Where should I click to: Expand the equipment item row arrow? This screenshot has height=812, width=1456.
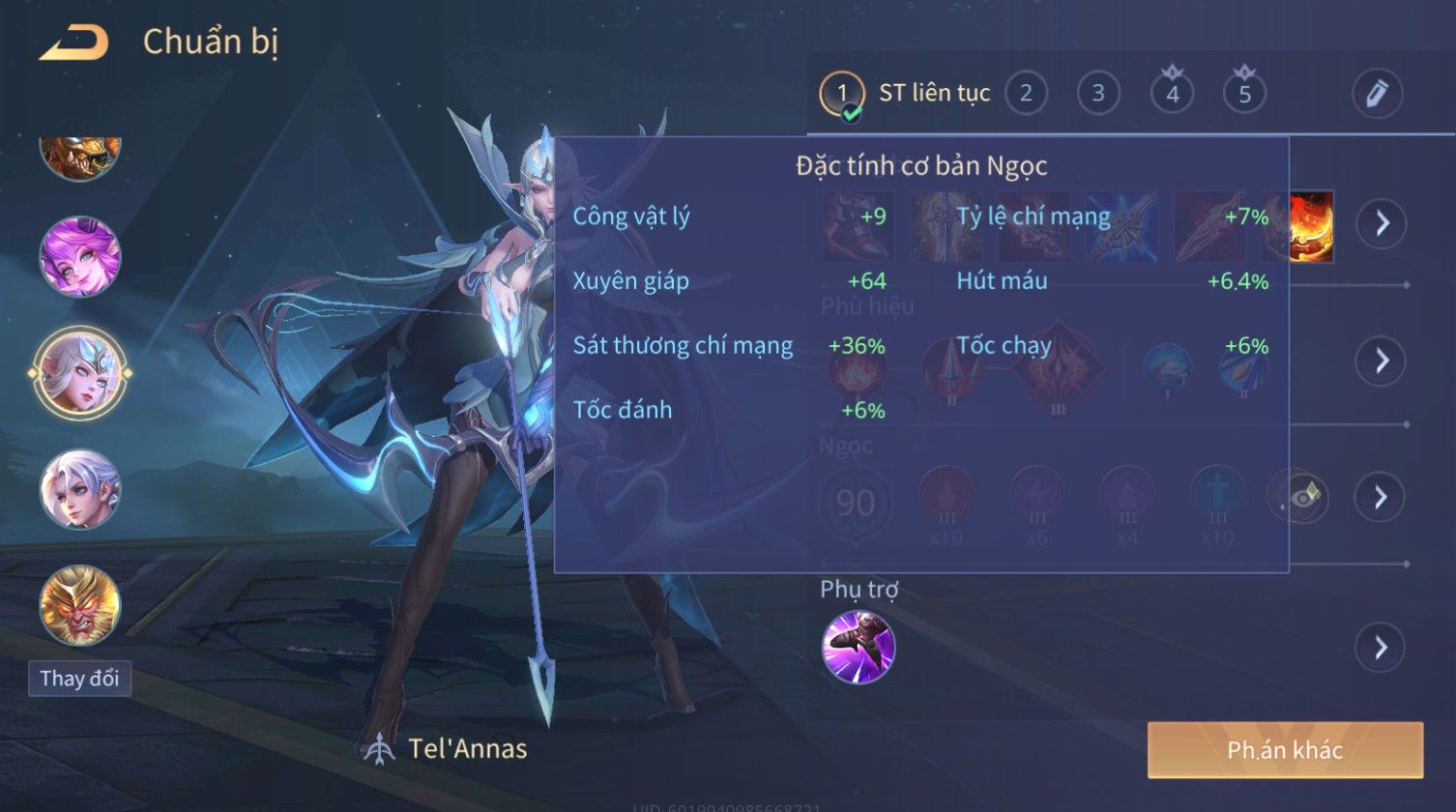tap(1380, 223)
